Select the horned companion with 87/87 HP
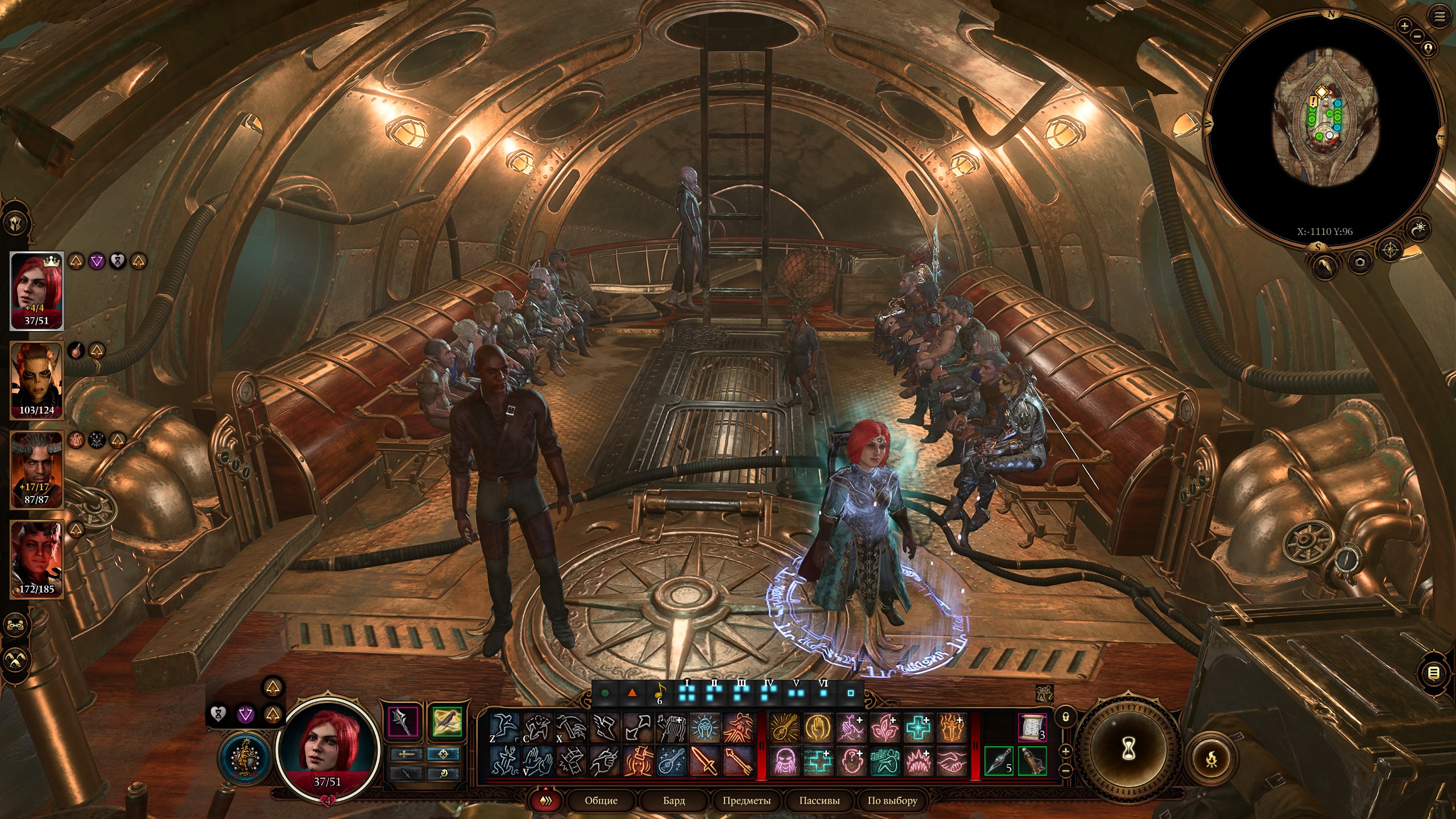Image resolution: width=1456 pixels, height=819 pixels. coord(36,469)
